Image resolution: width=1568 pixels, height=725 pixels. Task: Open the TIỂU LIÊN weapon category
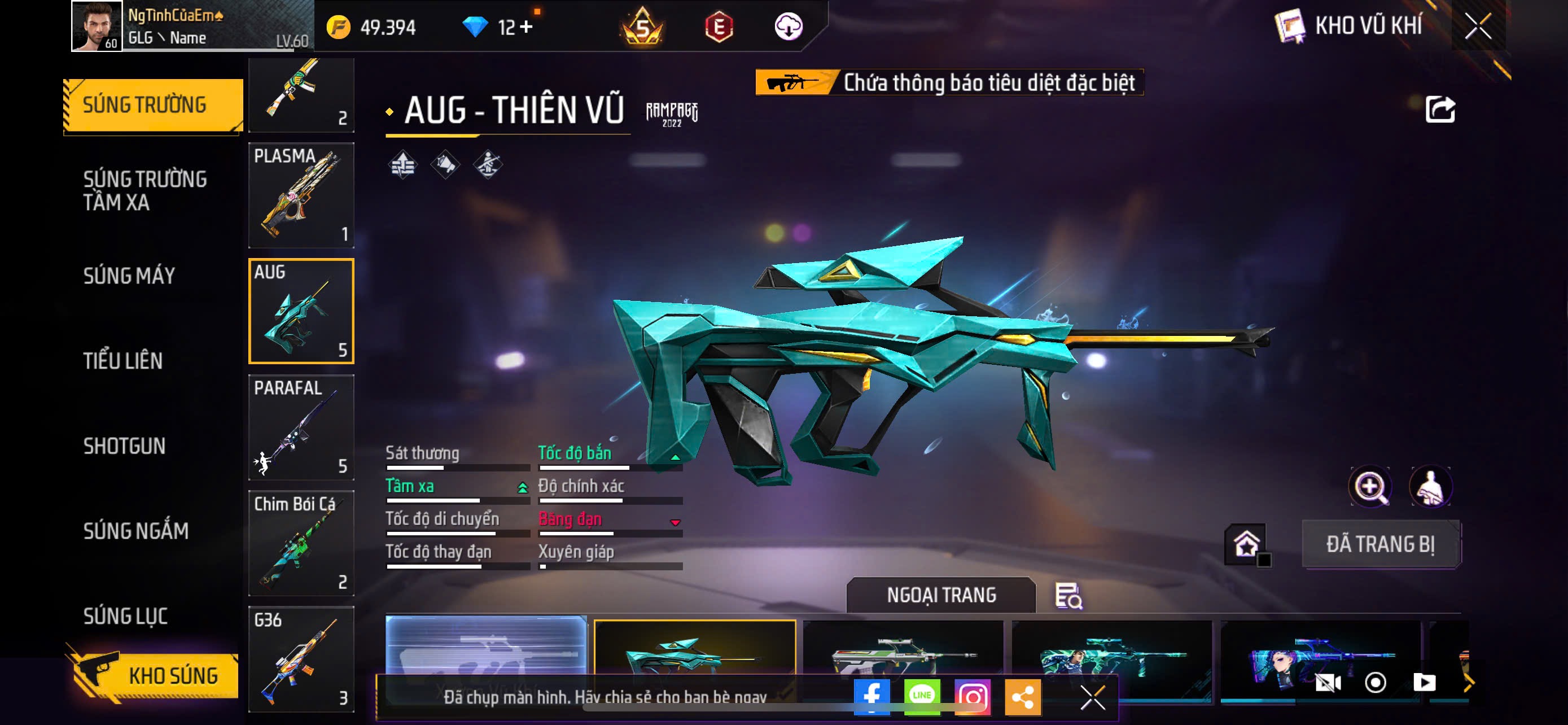(123, 361)
